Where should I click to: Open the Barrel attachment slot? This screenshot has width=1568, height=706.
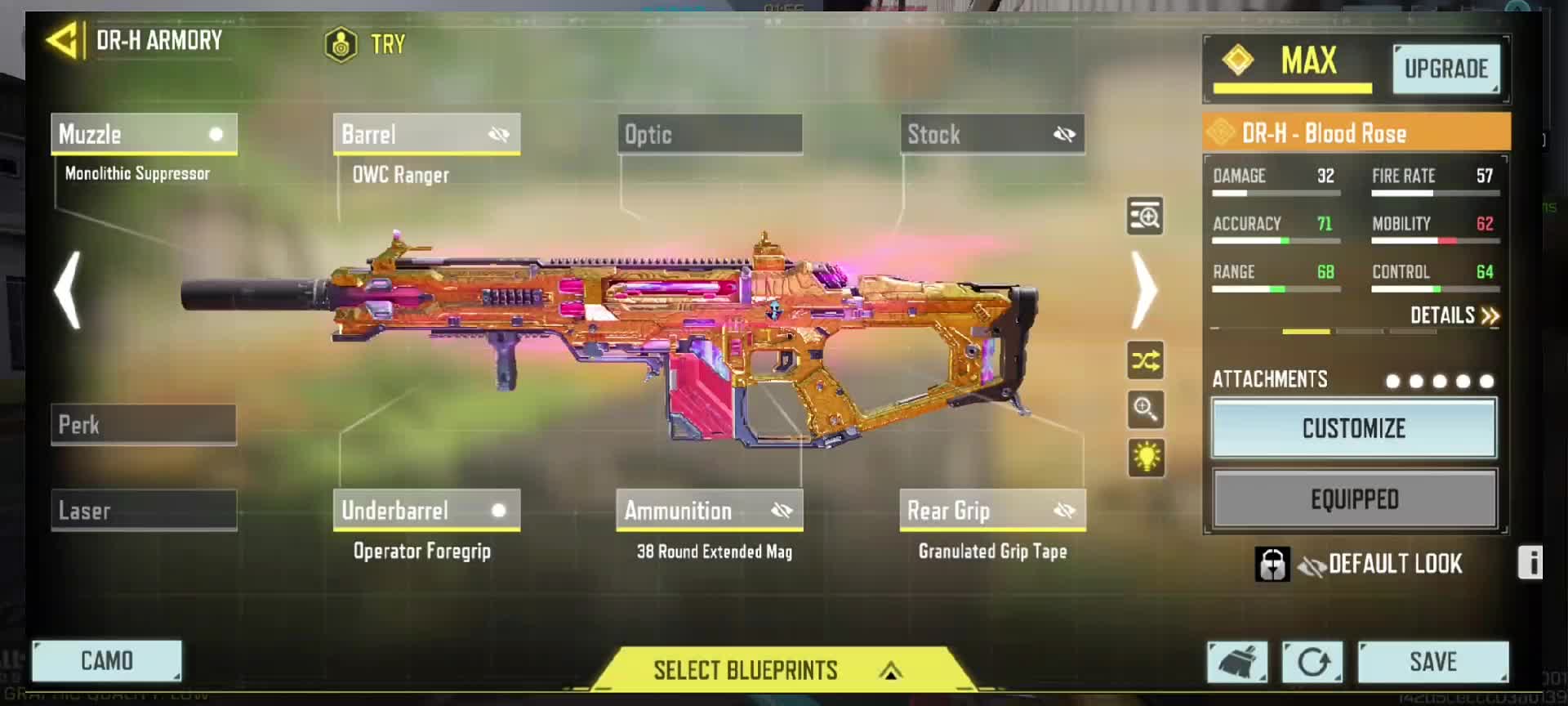tap(426, 134)
